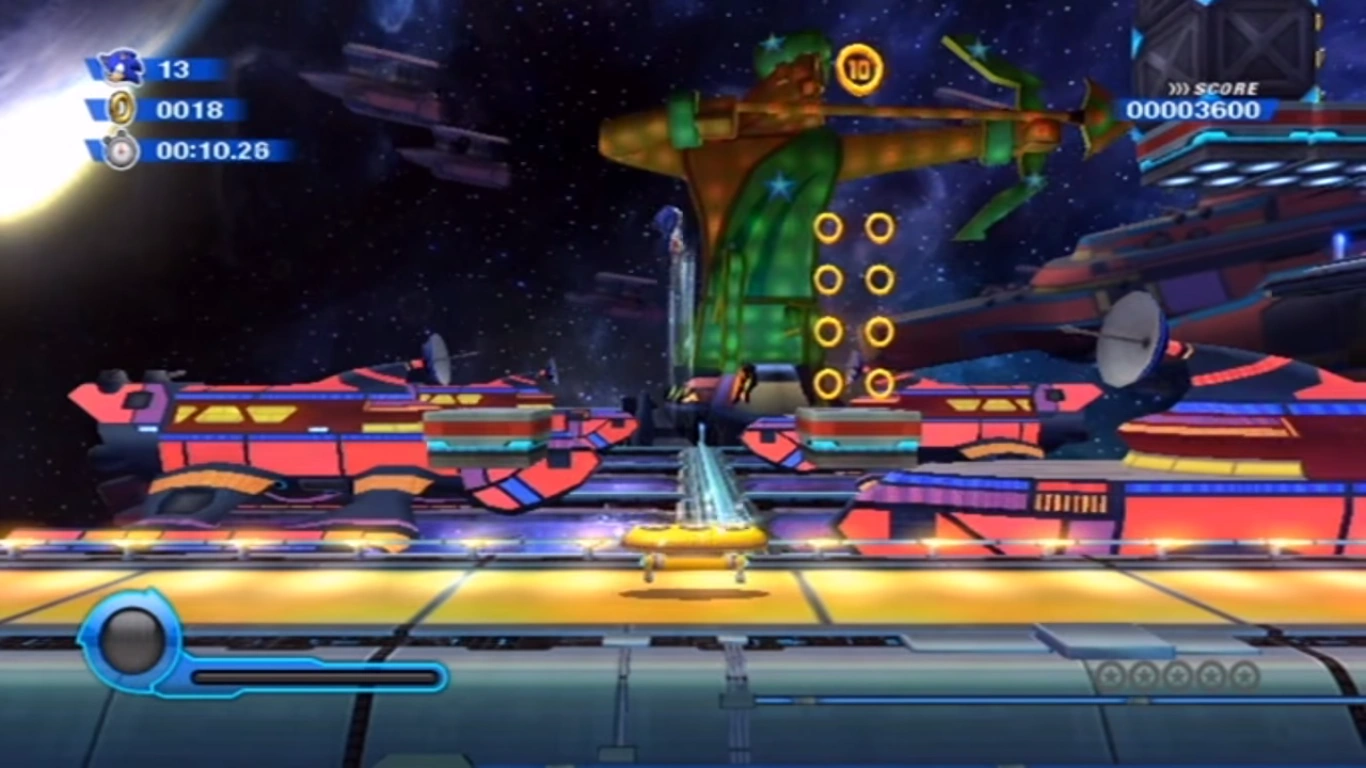
Task: Select the yellow spring platform on the track
Action: coord(696,537)
